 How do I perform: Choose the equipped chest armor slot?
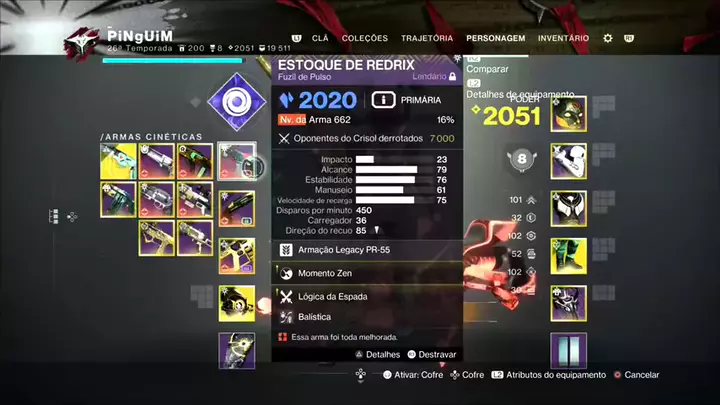[568, 207]
